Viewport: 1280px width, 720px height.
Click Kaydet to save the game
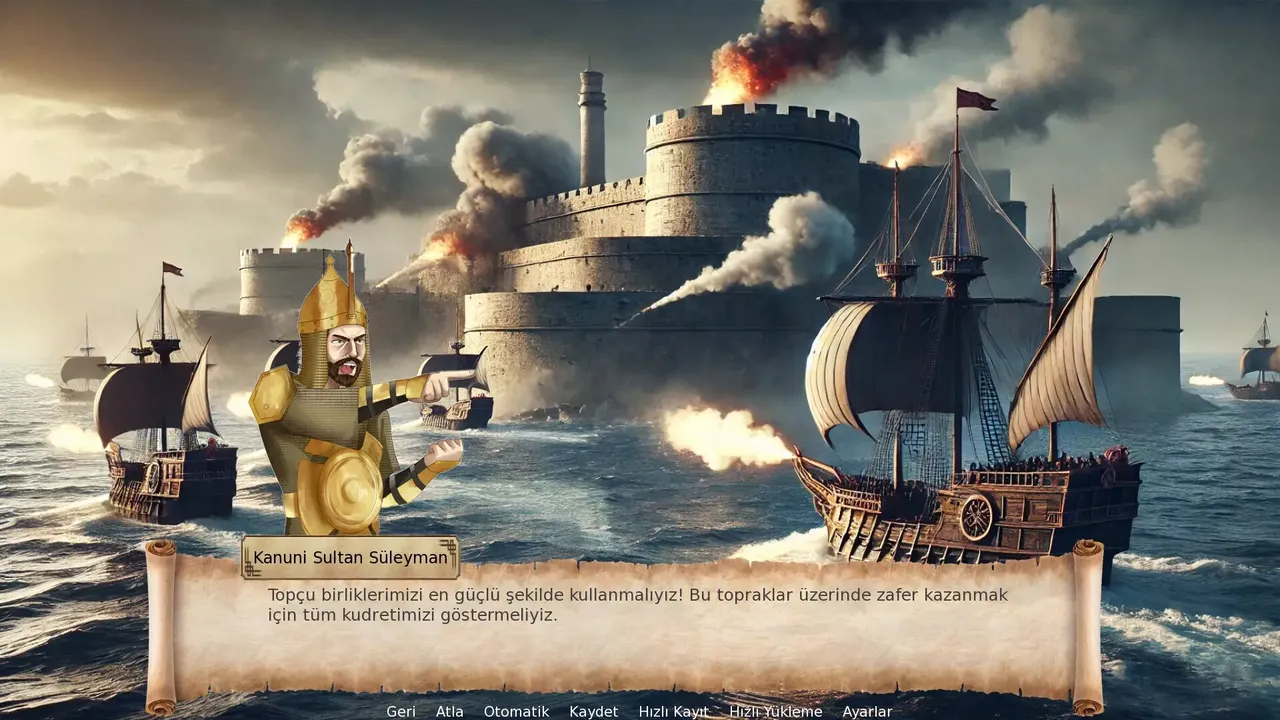593,712
